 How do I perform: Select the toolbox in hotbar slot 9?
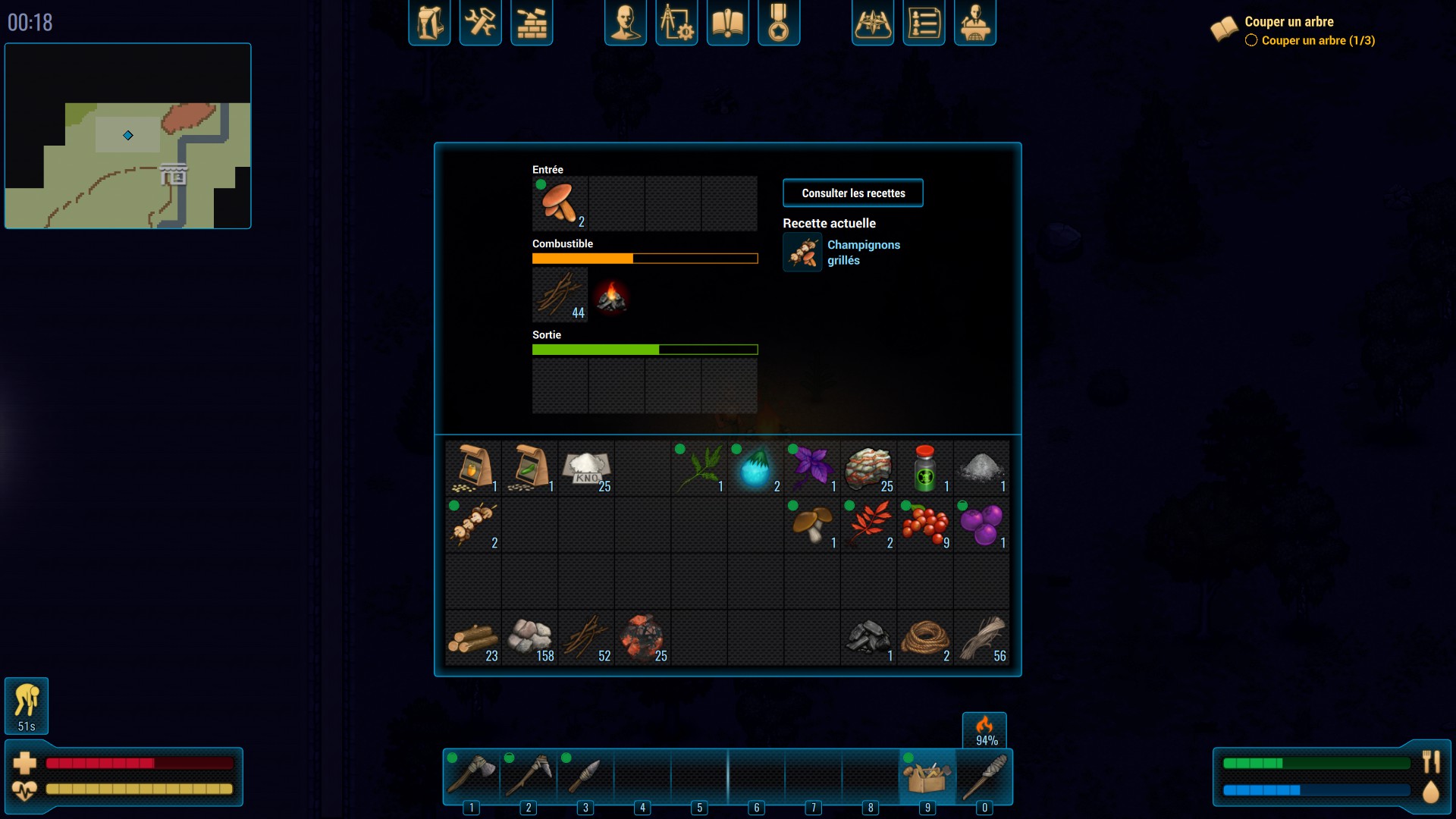(927, 776)
